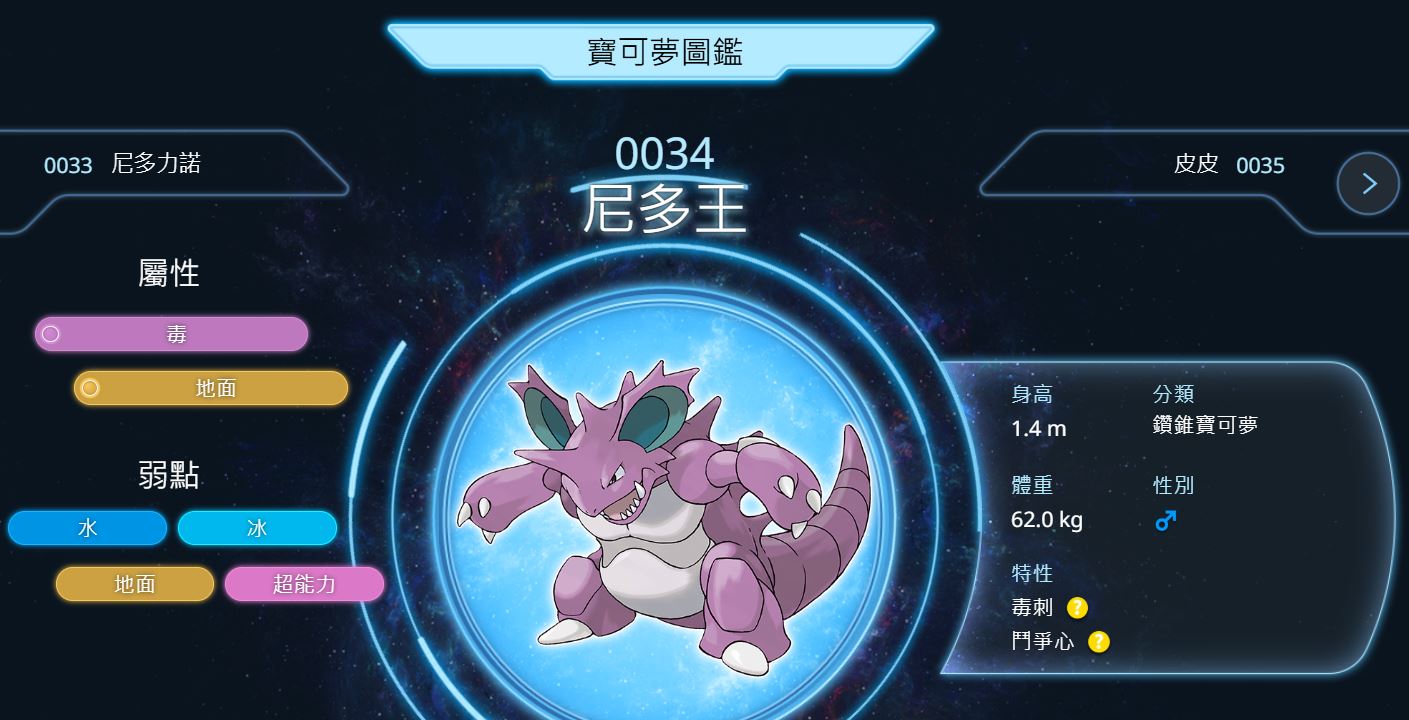Select the purple 毒 type tag
Viewport: 1409px width, 720px height.
[172, 334]
